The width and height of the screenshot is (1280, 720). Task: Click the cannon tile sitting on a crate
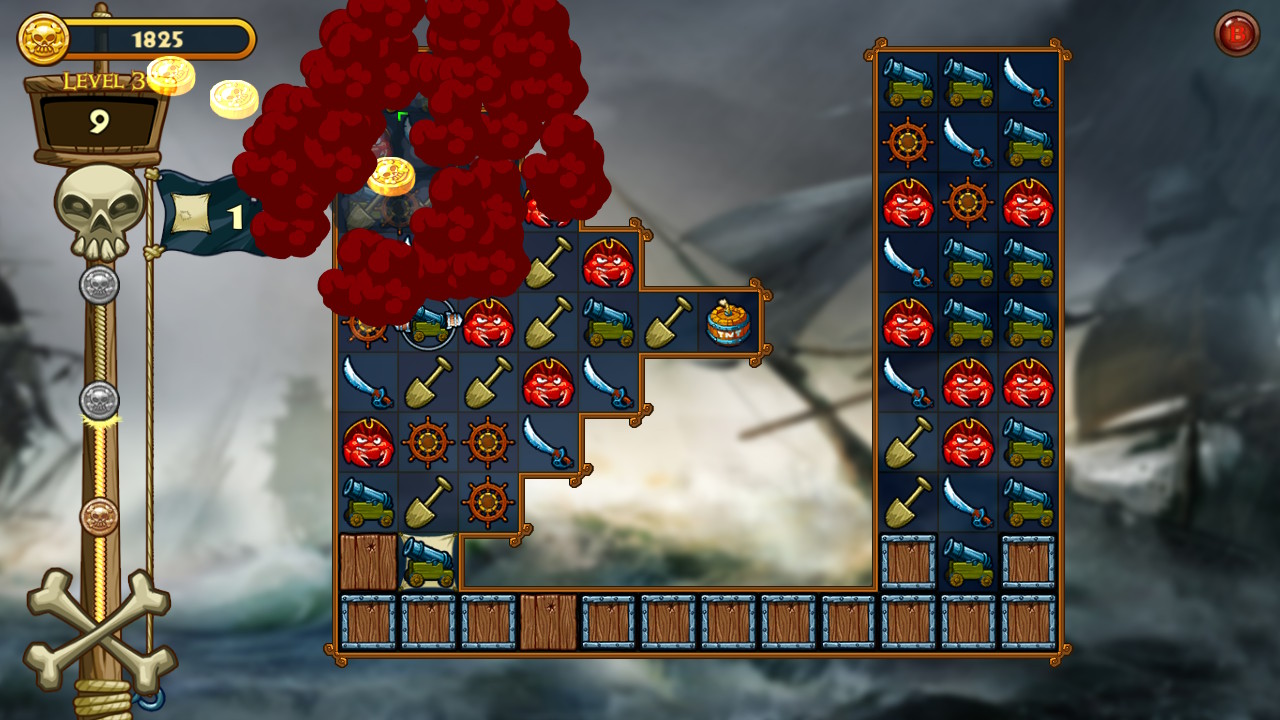[x=428, y=563]
